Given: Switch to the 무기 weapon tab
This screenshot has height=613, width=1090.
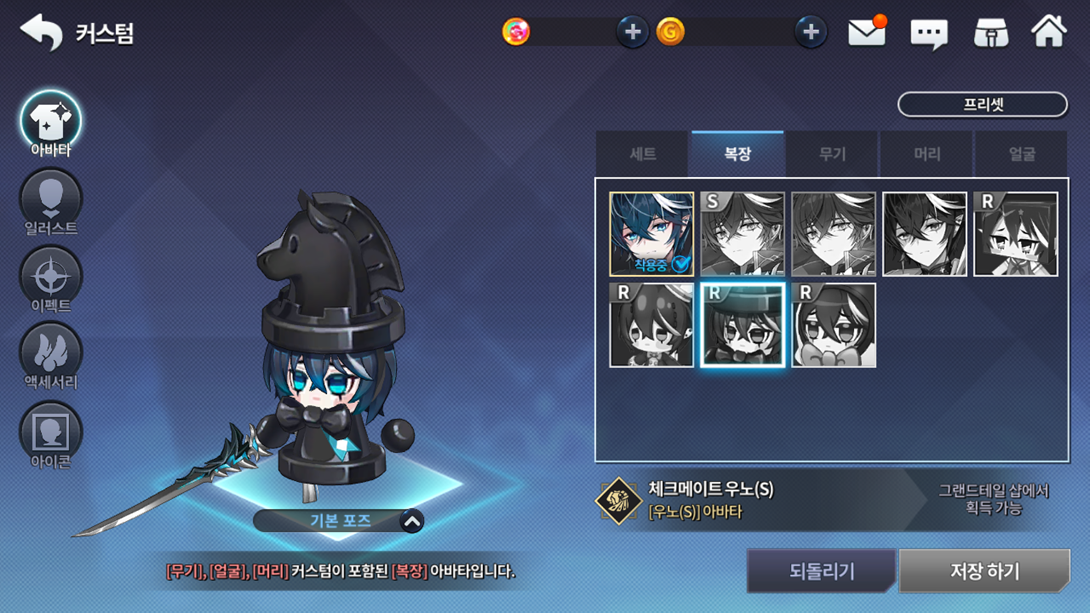Looking at the screenshot, I should [x=832, y=154].
